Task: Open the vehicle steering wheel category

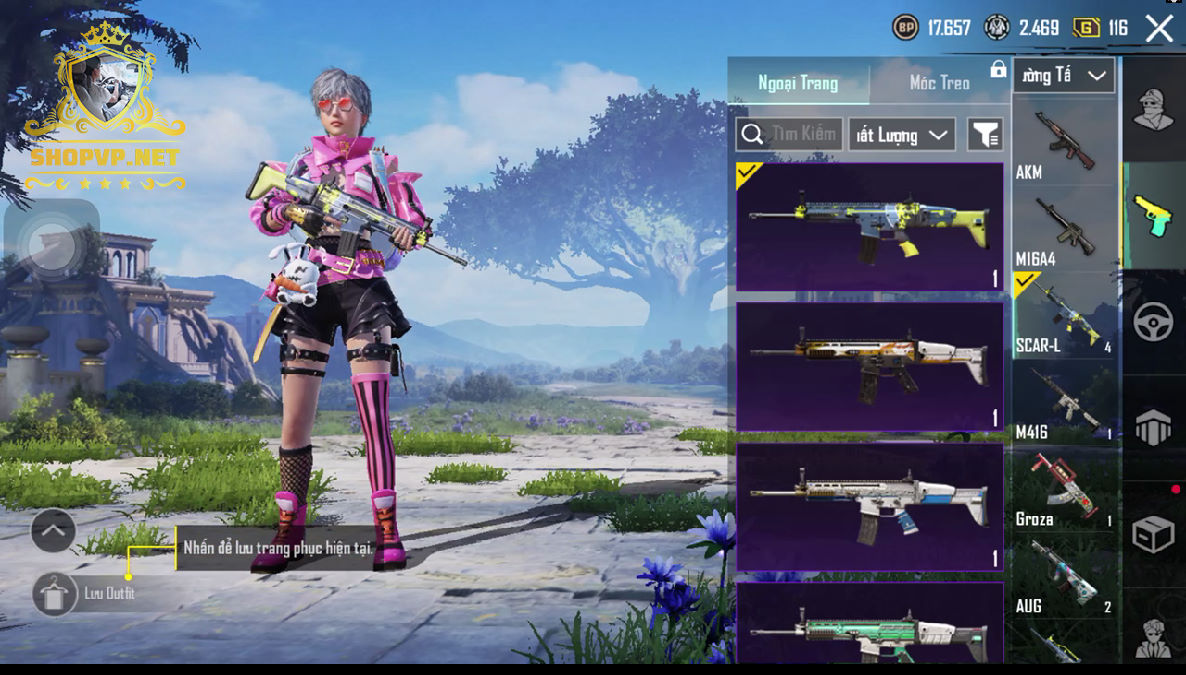Action: (1153, 322)
